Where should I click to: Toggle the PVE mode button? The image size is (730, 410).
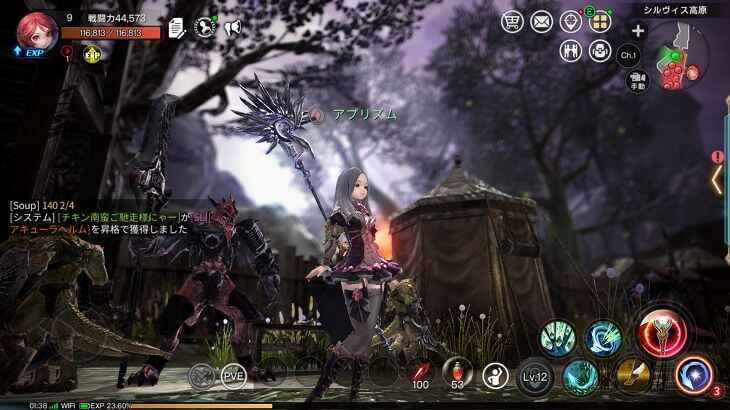(234, 375)
